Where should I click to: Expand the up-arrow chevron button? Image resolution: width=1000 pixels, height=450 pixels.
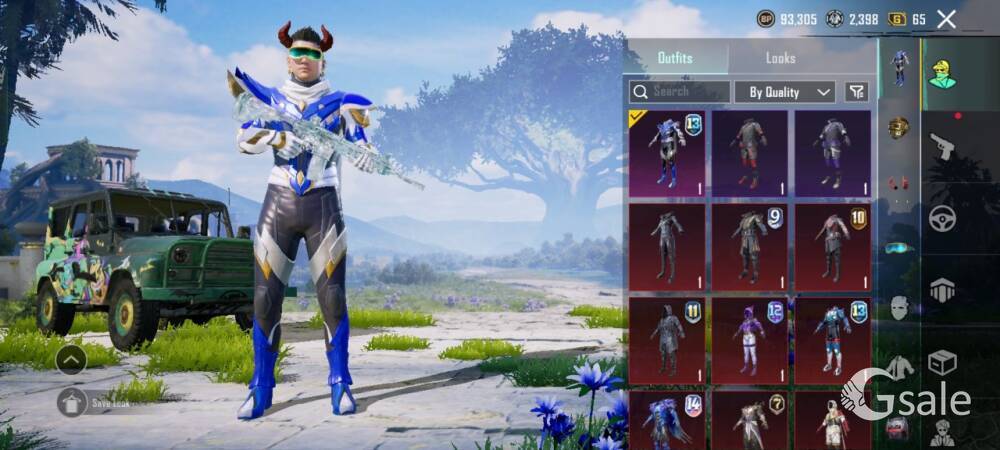pyautogui.click(x=70, y=359)
